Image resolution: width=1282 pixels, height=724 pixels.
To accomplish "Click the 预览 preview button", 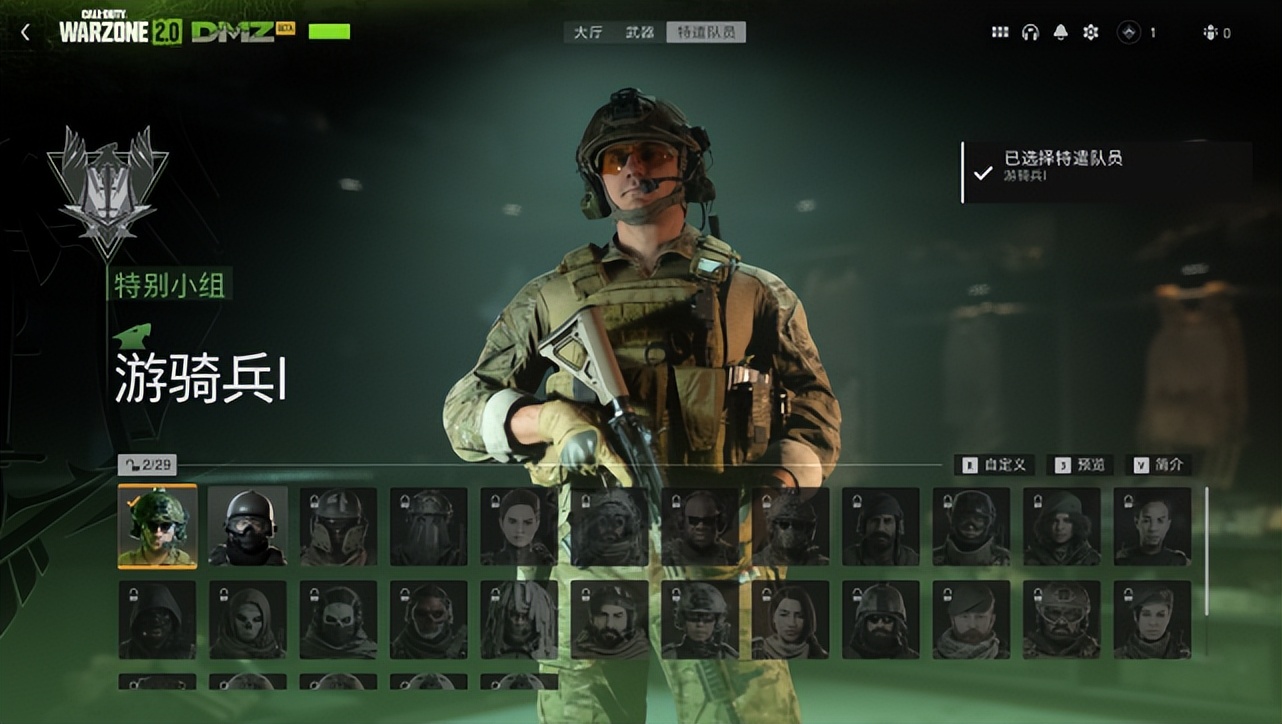I will (x=1080, y=465).
